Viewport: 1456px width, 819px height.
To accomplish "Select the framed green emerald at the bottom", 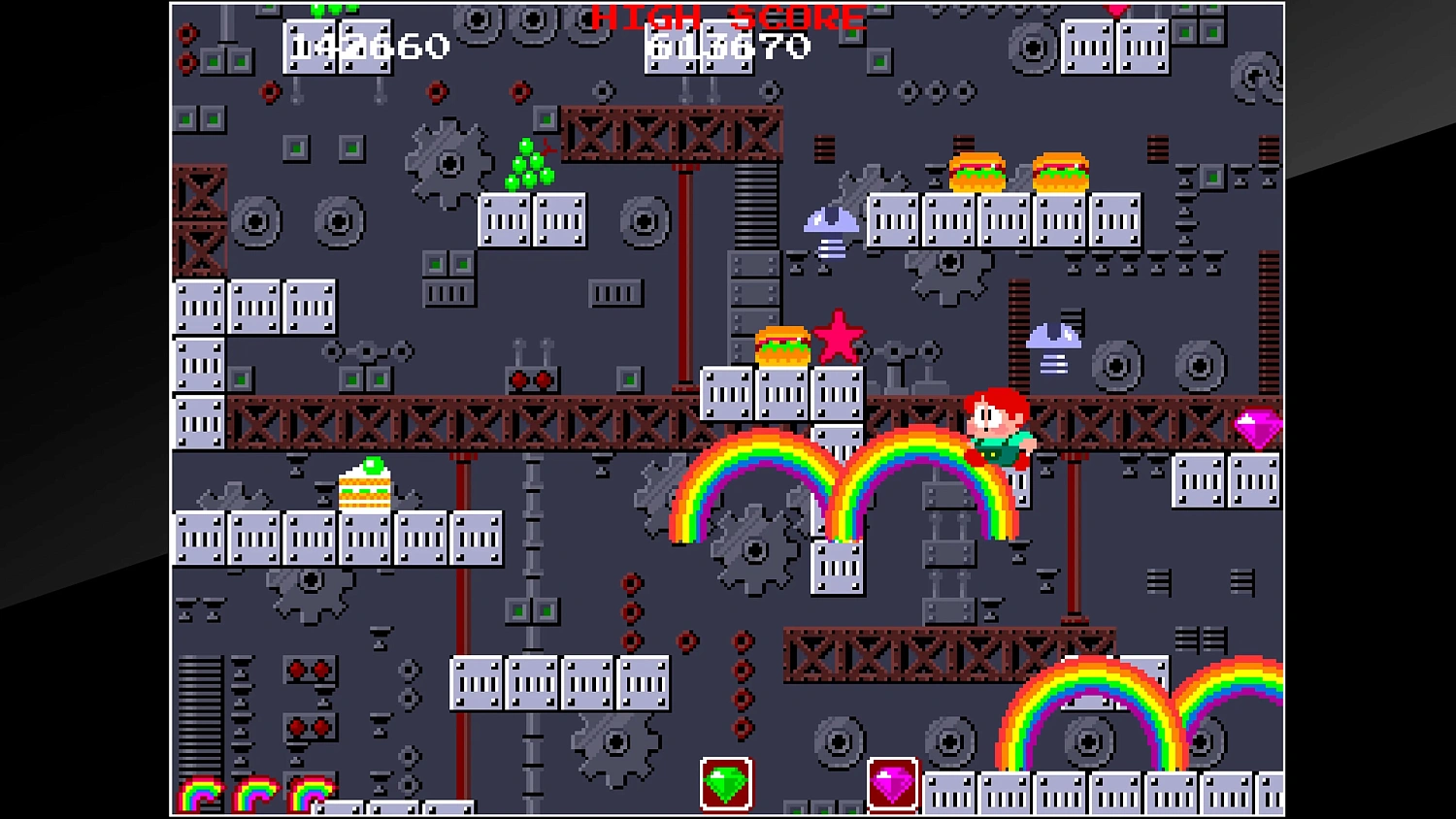I will click(726, 782).
